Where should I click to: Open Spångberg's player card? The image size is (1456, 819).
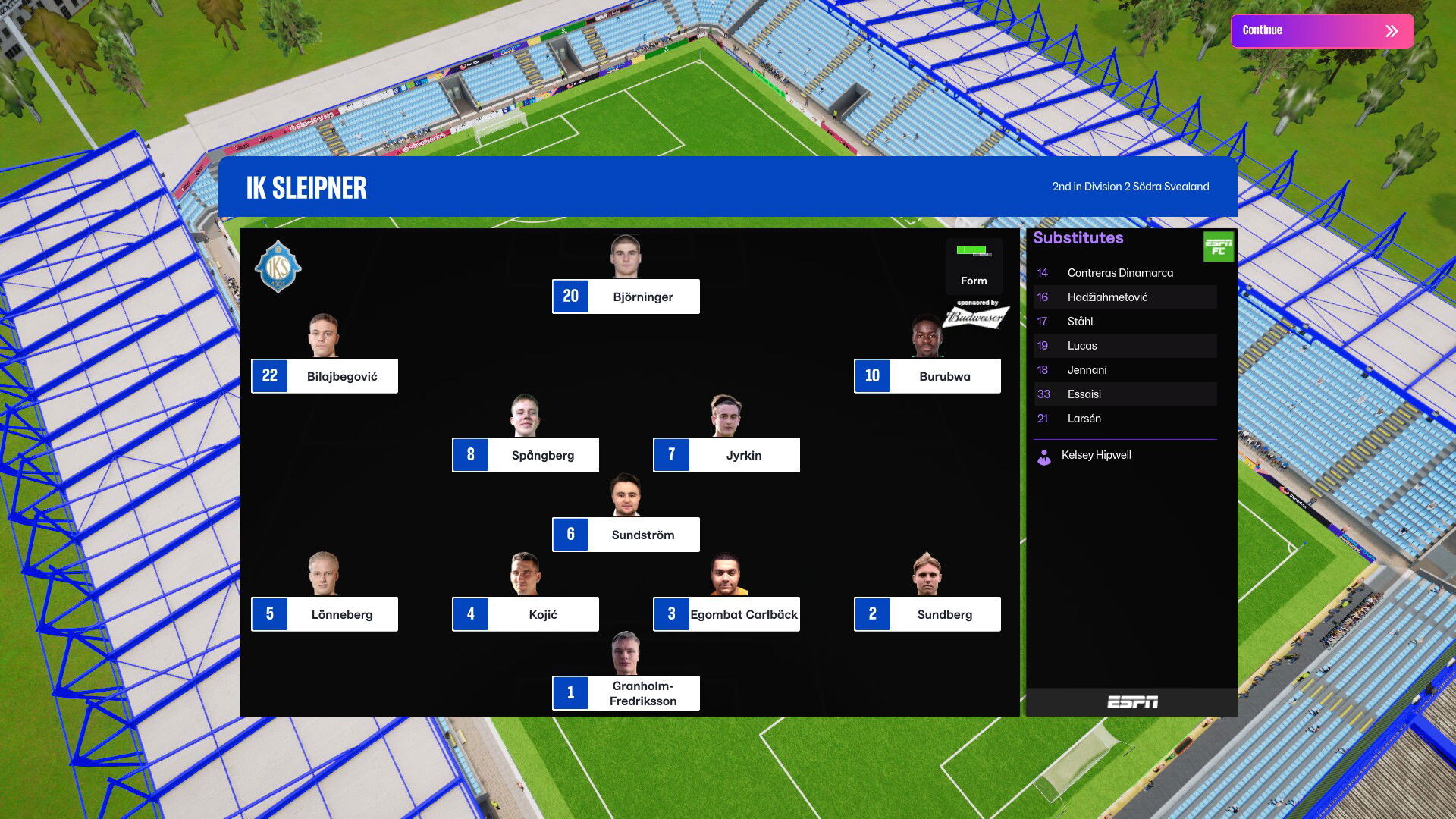(x=526, y=455)
